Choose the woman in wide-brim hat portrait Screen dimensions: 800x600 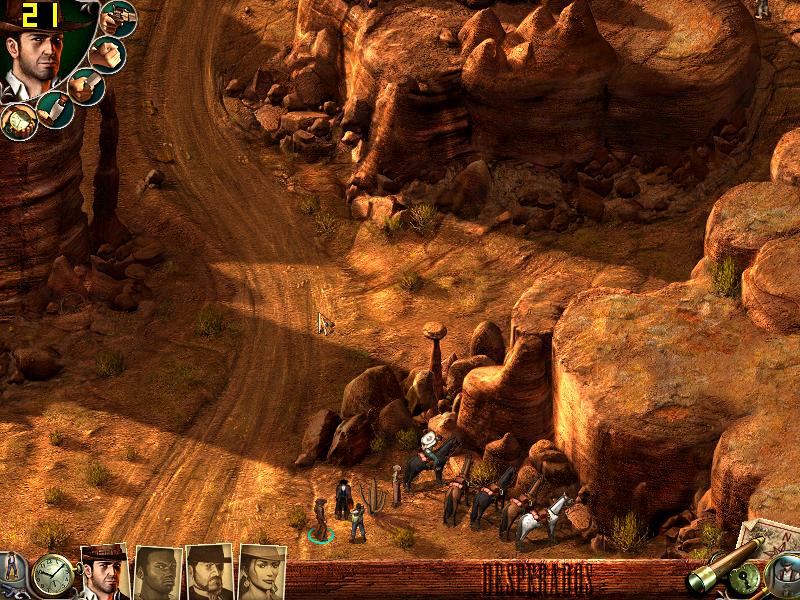[x=262, y=573]
